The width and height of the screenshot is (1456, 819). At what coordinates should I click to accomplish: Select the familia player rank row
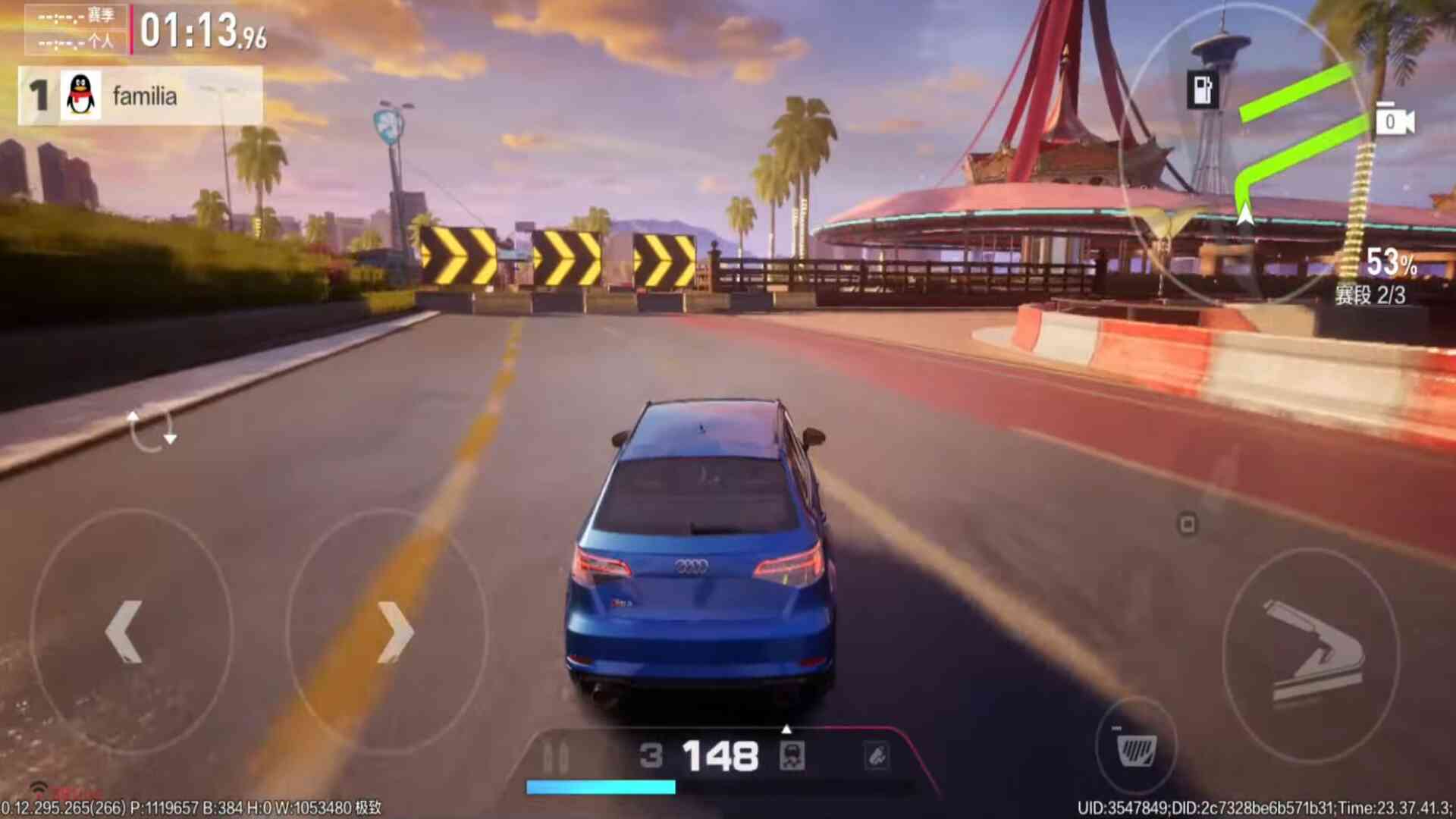[x=141, y=96]
